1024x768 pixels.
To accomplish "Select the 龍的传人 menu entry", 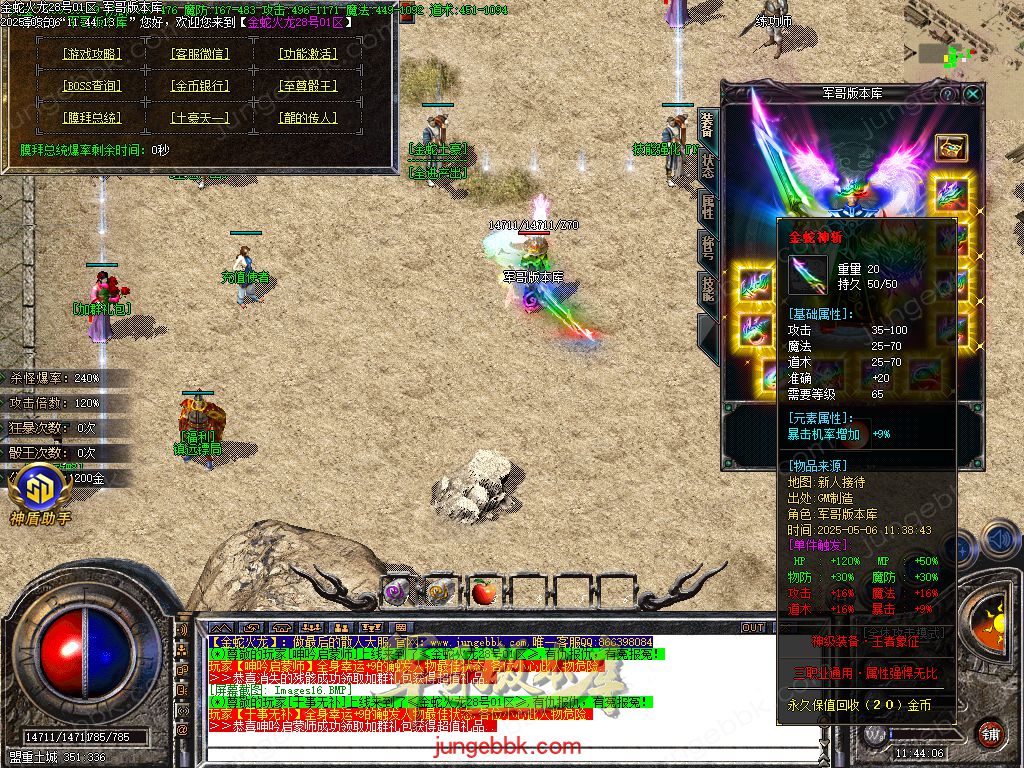I will [307, 118].
